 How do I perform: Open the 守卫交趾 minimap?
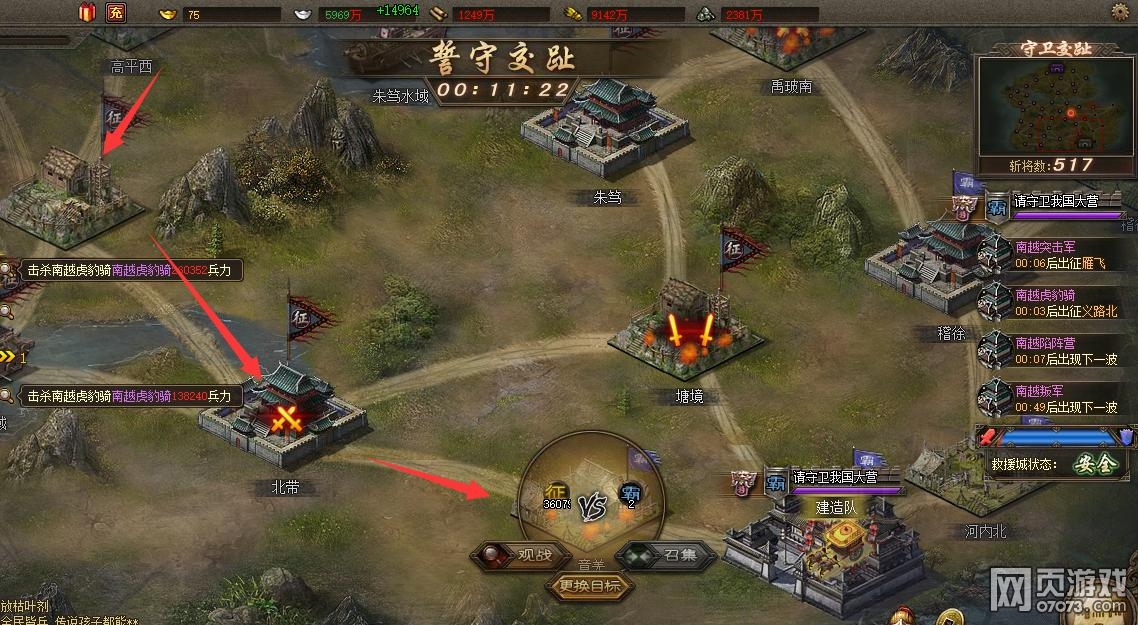(1056, 109)
